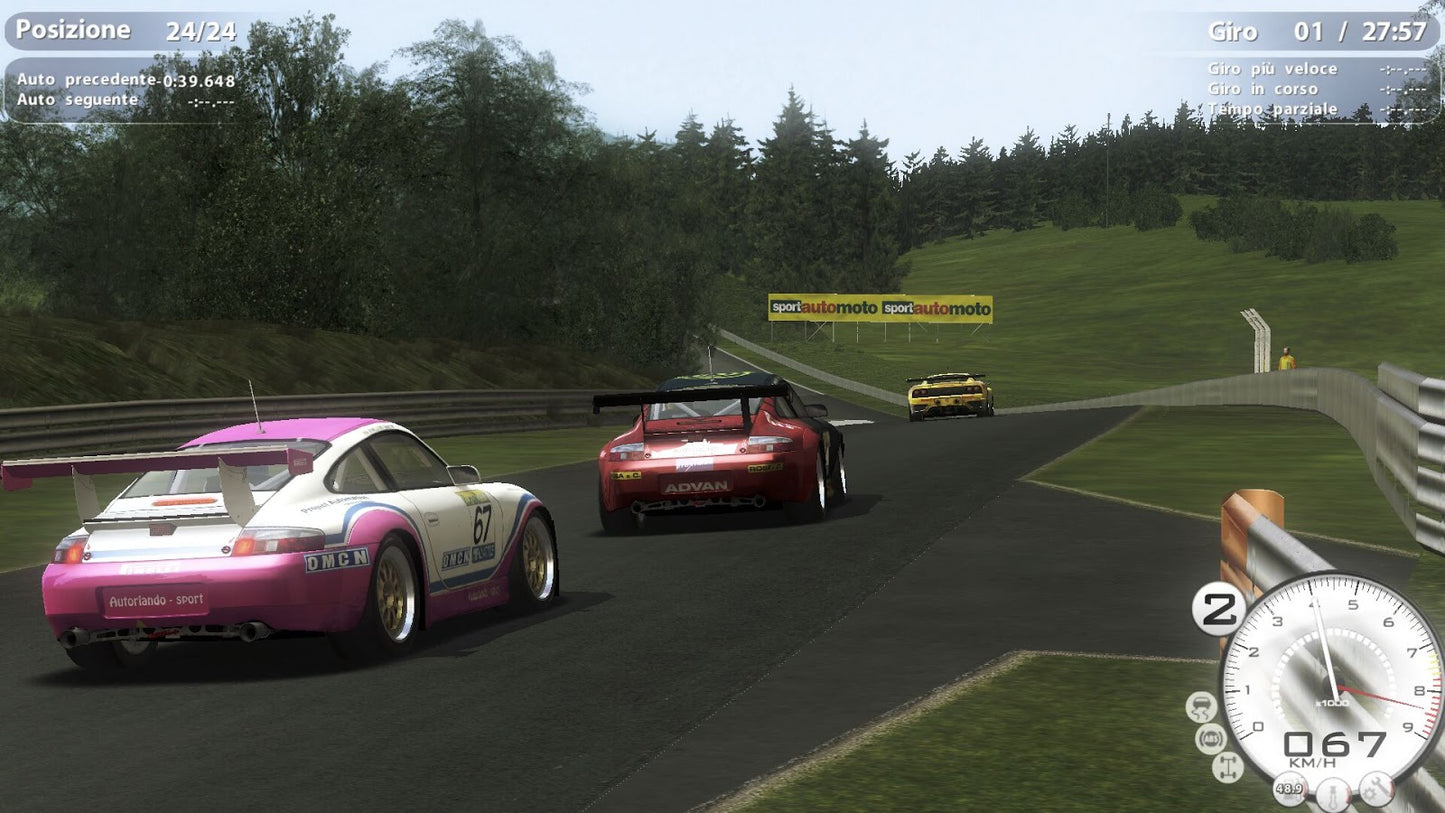Viewport: 1445px width, 813px height.
Task: Toggle the ABS braking assist
Action: [x=1212, y=738]
